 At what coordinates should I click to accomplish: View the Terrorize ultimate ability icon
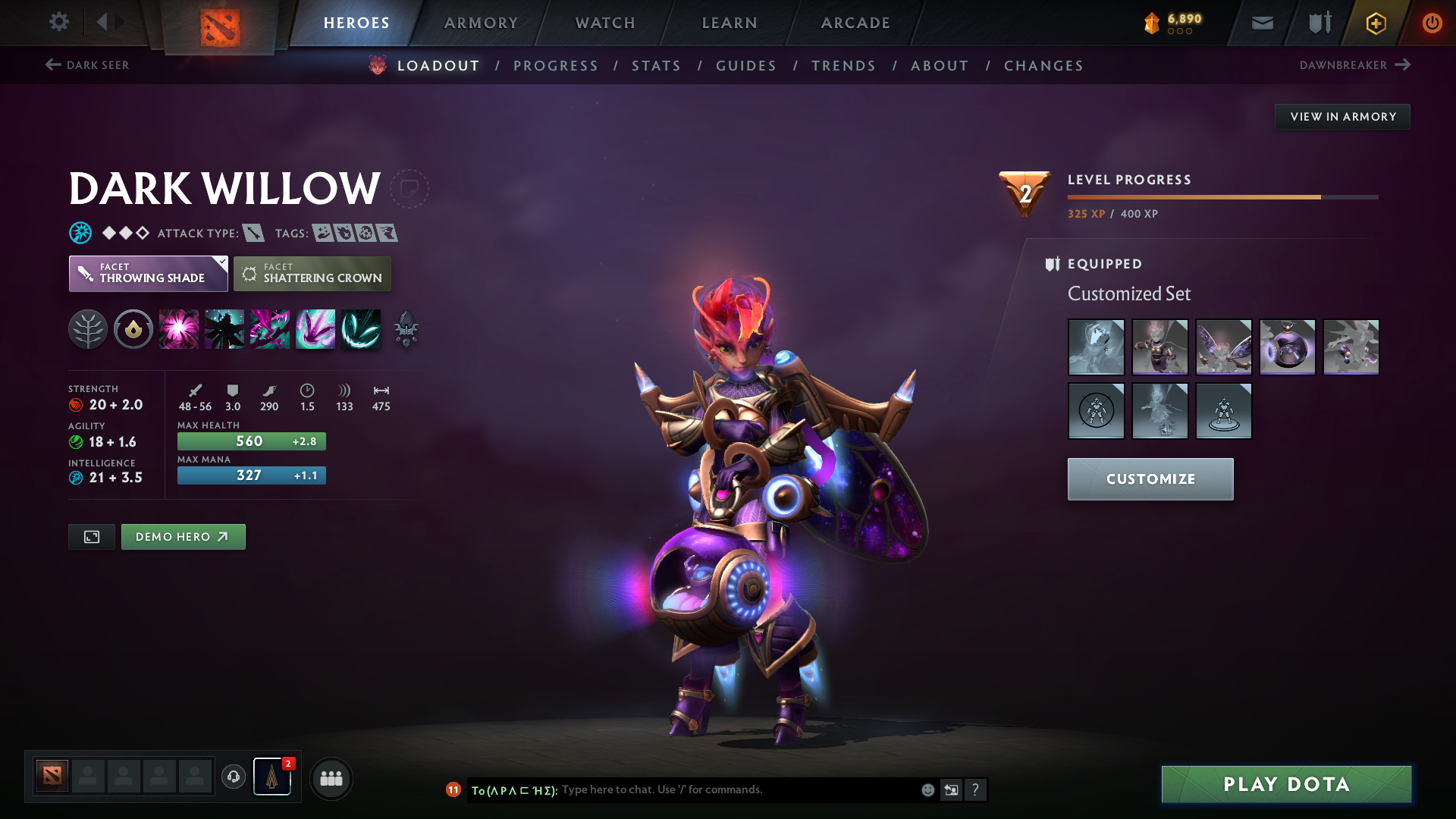click(x=361, y=328)
